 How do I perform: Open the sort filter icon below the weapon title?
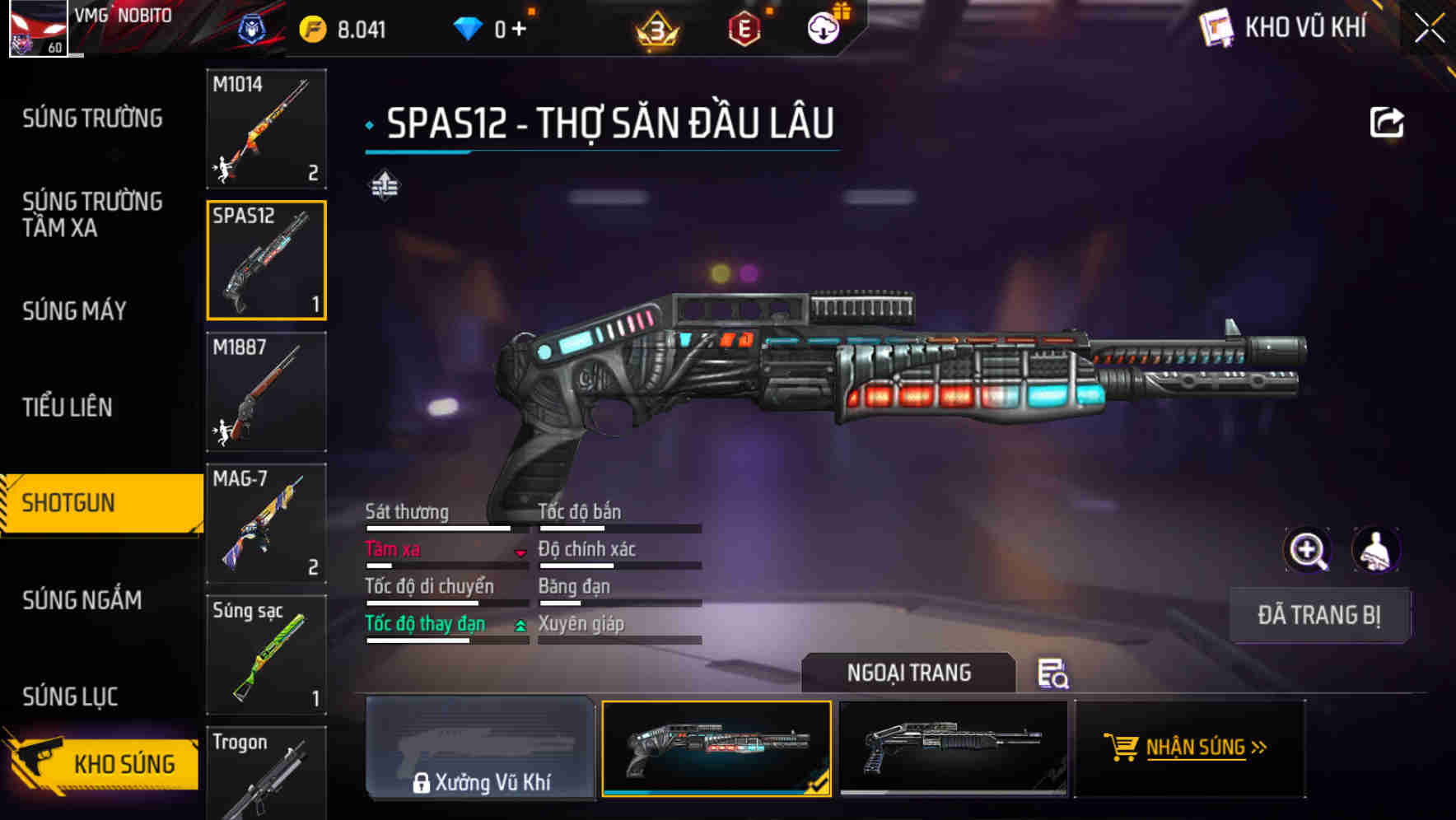(x=385, y=185)
